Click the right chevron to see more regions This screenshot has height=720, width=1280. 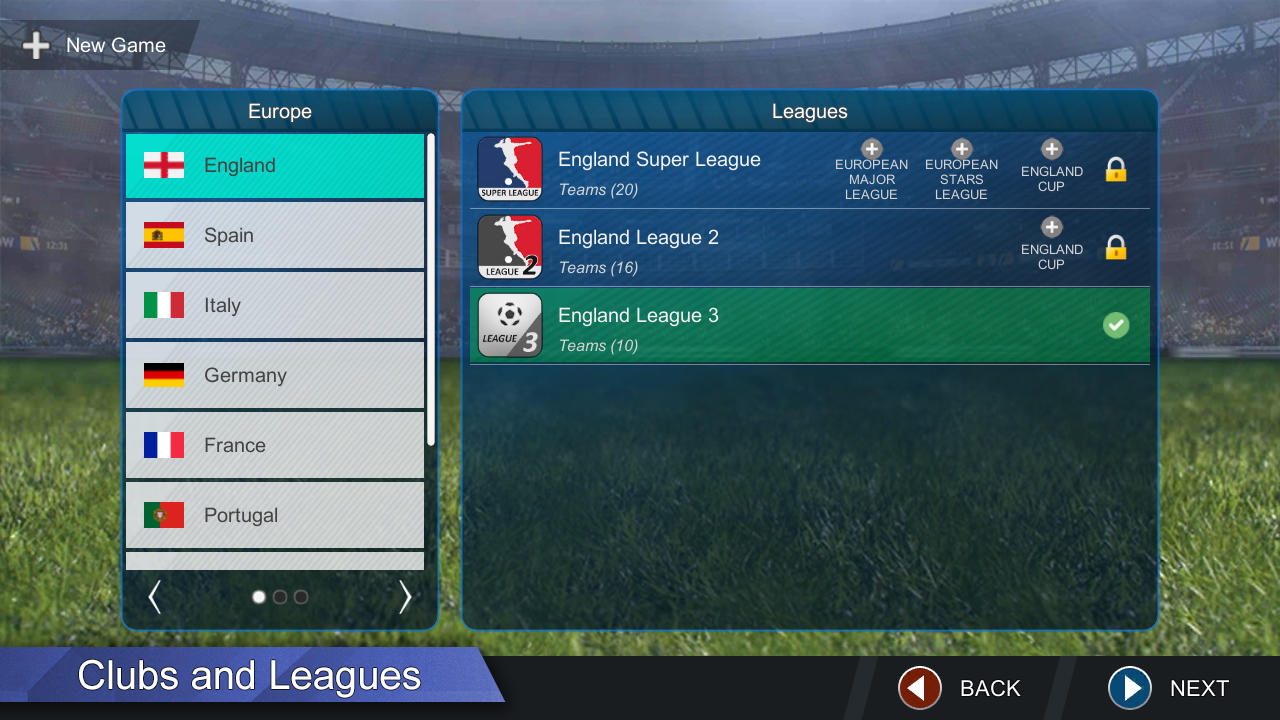pos(405,596)
